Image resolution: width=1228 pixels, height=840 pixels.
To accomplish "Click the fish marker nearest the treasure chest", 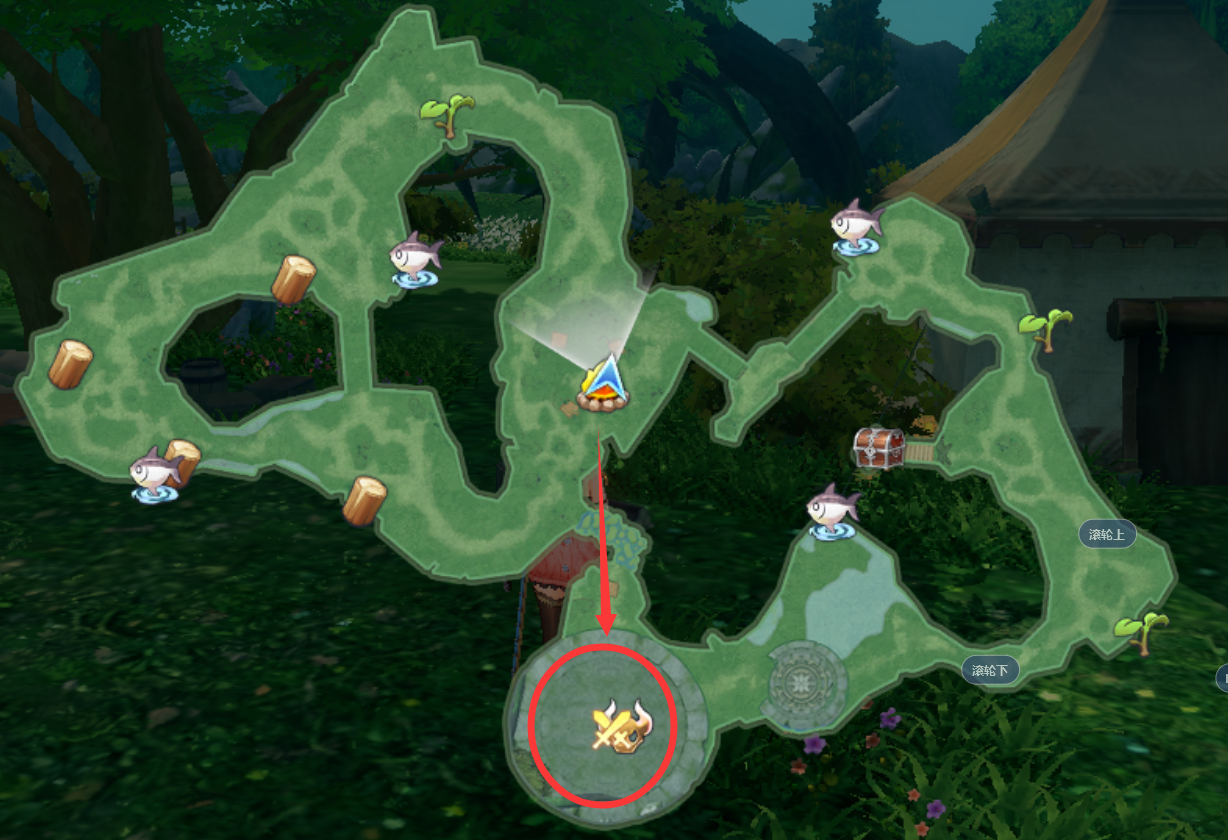I will click(832, 511).
